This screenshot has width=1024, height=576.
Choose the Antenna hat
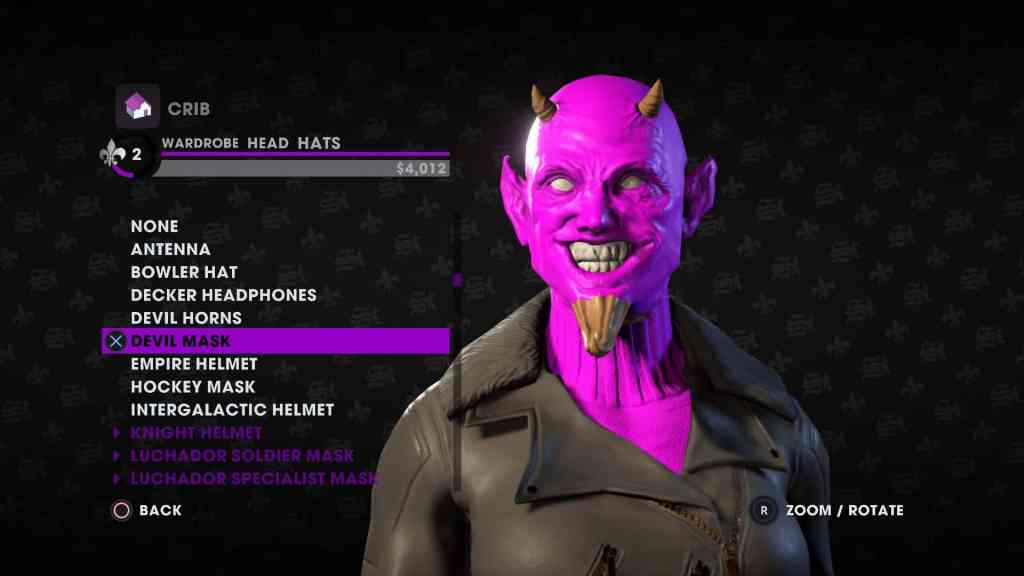[x=170, y=249]
